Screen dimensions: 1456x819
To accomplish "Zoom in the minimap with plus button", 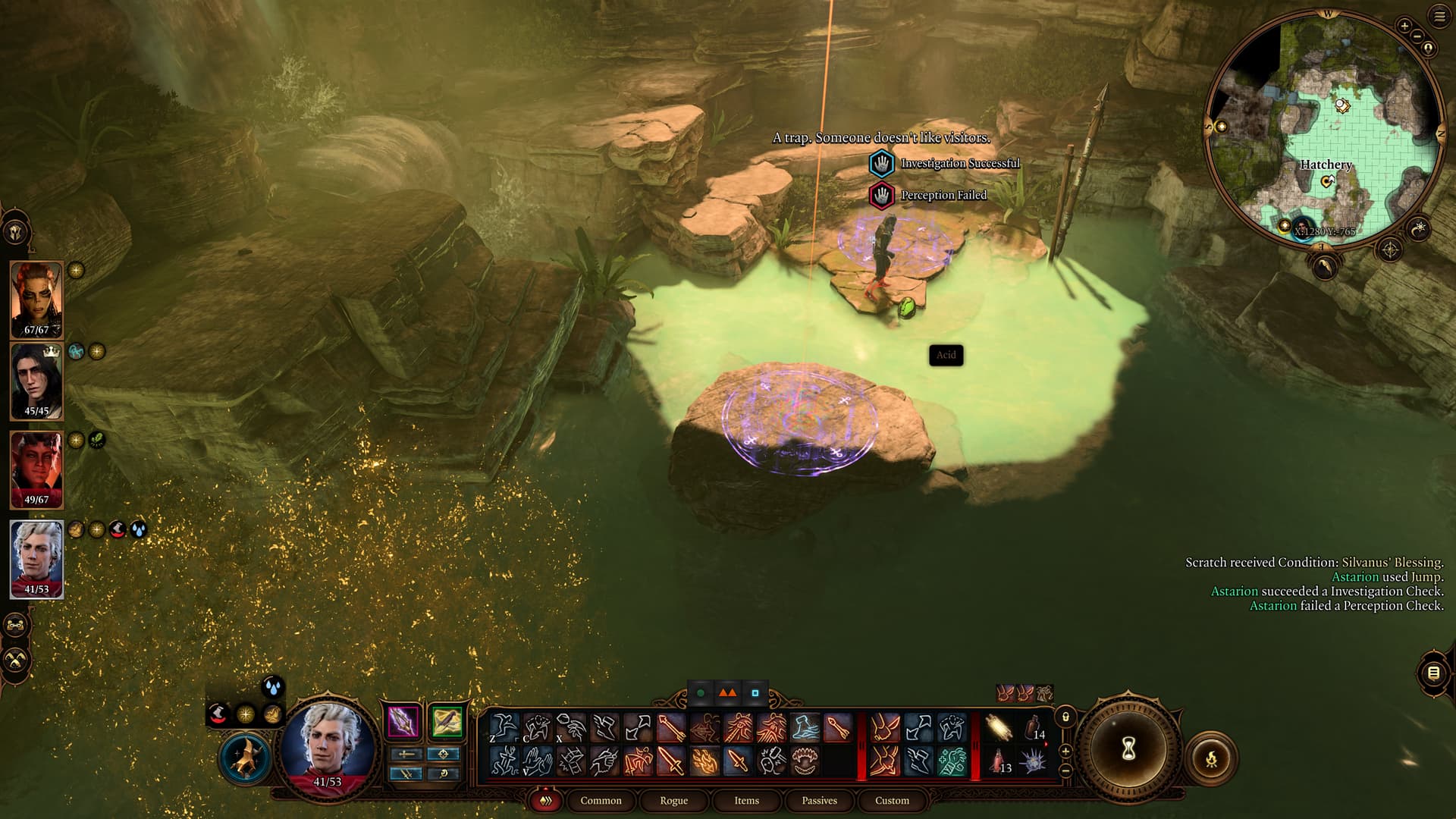I will pyautogui.click(x=1404, y=26).
